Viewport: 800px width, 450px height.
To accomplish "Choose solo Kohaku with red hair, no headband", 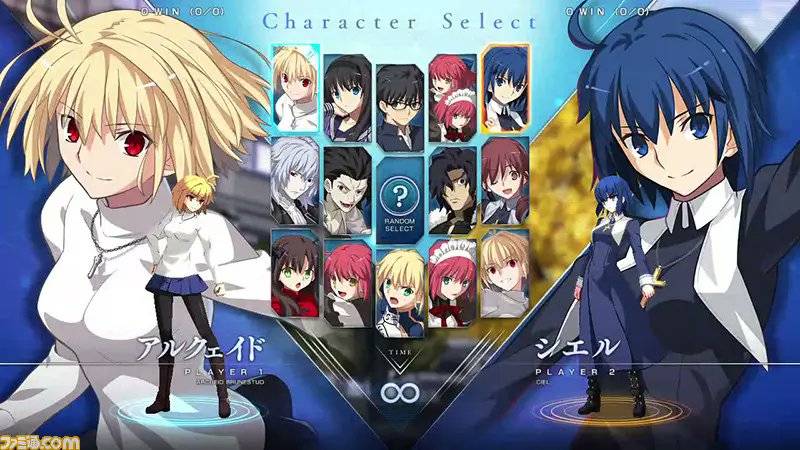I will click(347, 282).
